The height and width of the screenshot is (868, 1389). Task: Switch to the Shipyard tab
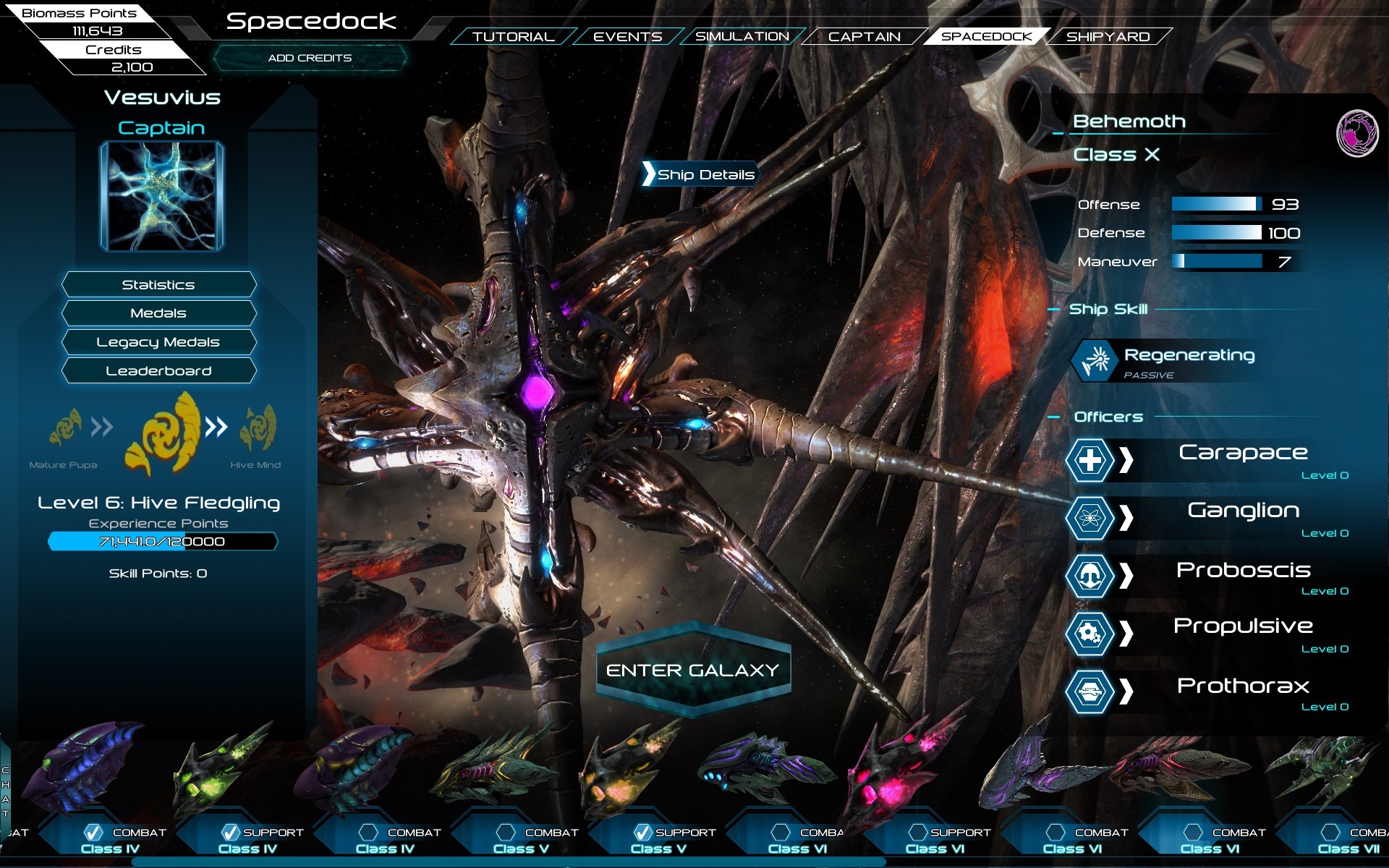[x=1108, y=36]
